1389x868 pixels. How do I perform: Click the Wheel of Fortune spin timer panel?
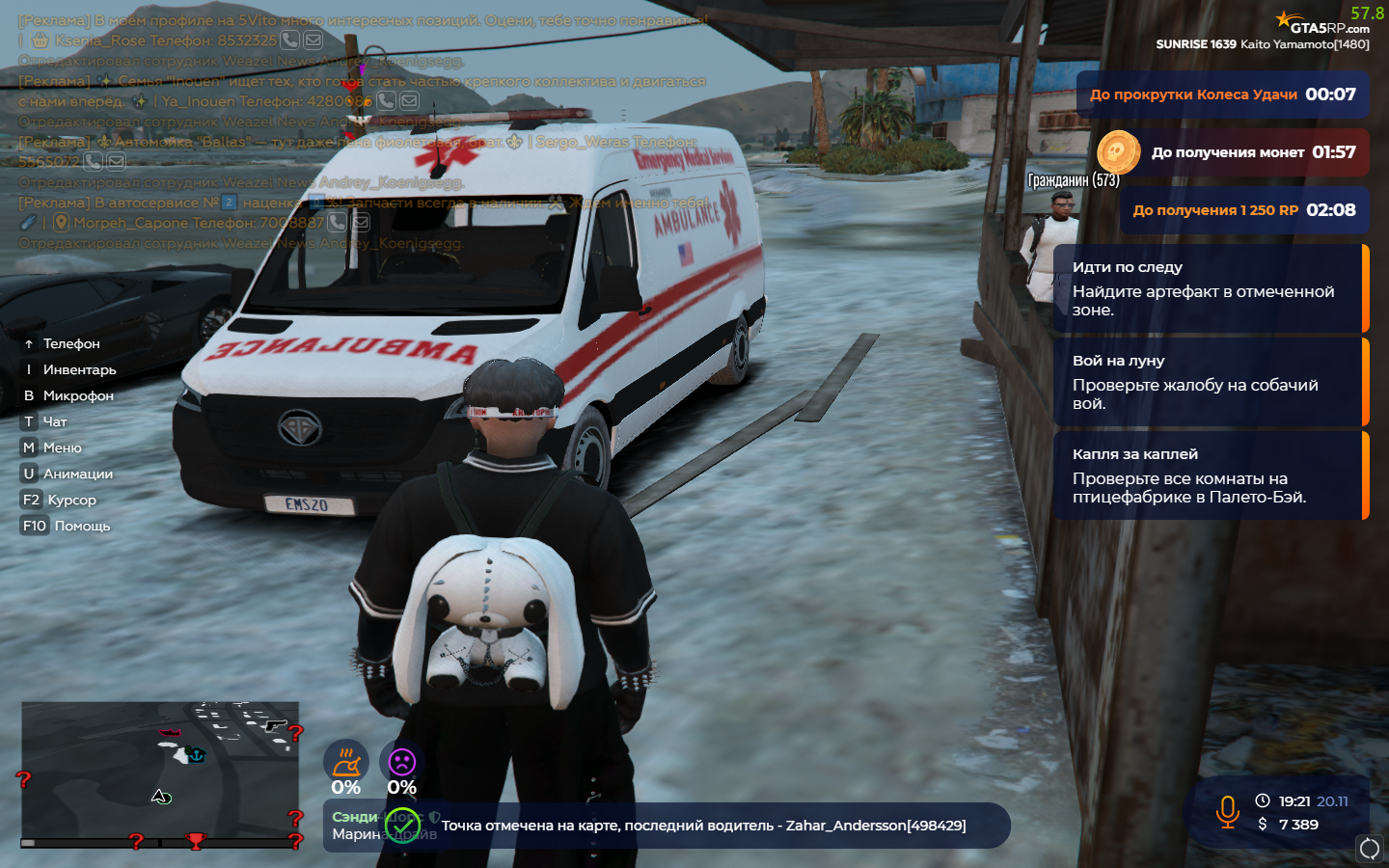[x=1222, y=95]
